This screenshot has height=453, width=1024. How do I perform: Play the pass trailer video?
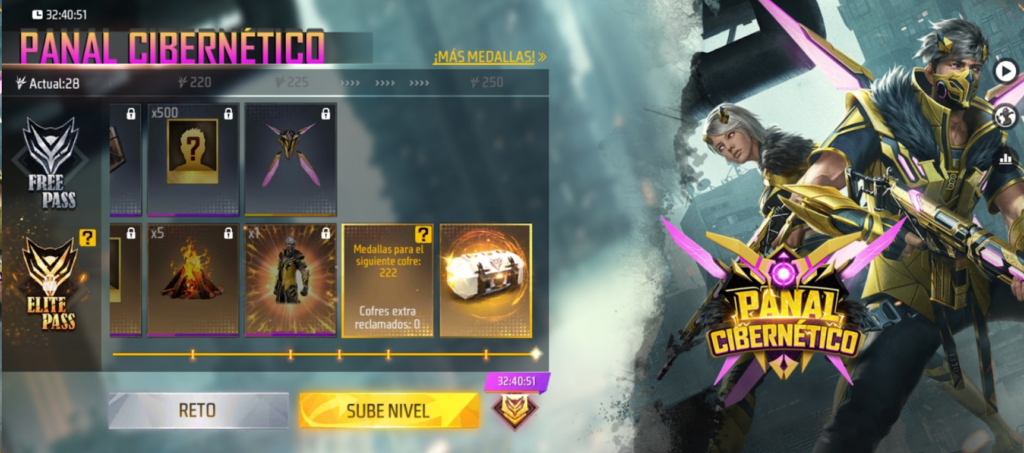point(1005,70)
